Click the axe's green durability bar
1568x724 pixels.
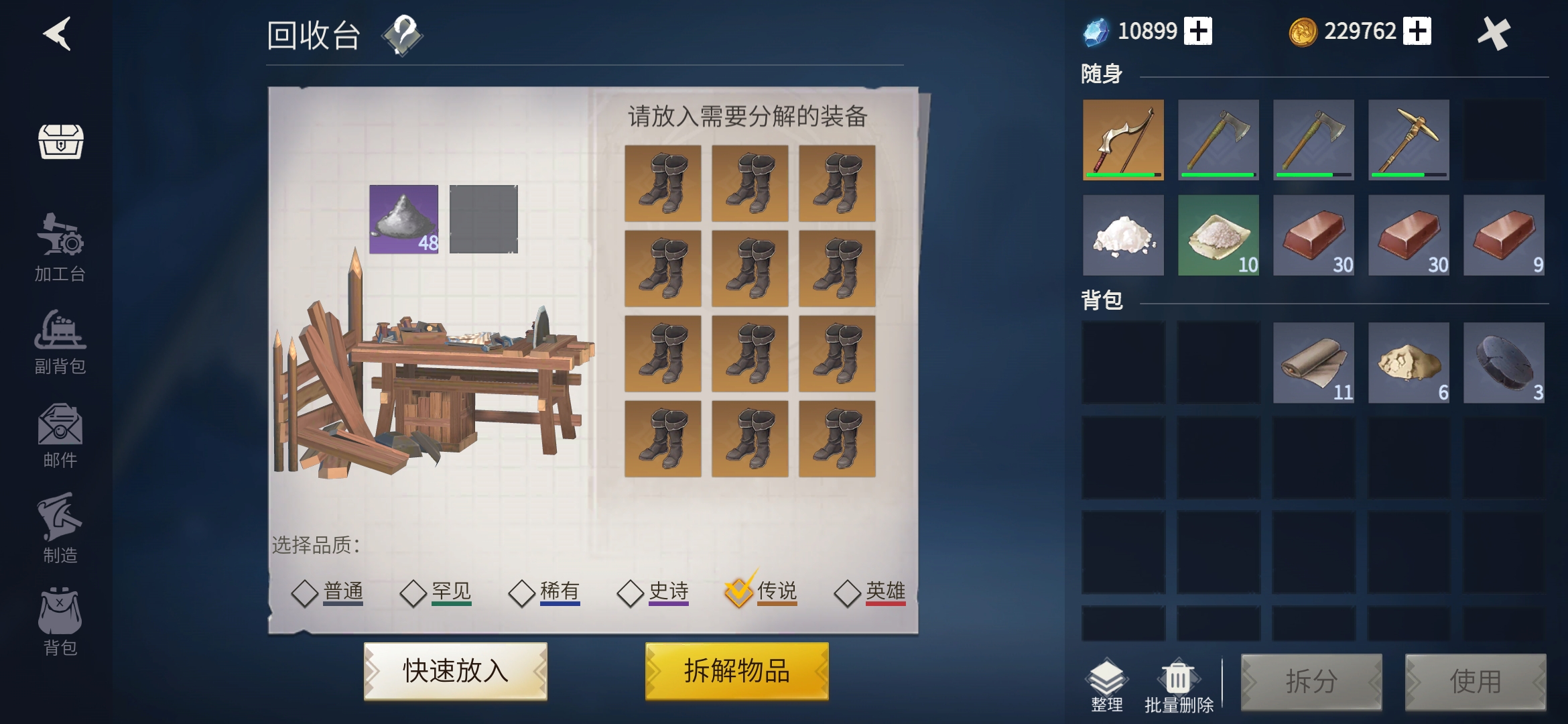click(1218, 174)
